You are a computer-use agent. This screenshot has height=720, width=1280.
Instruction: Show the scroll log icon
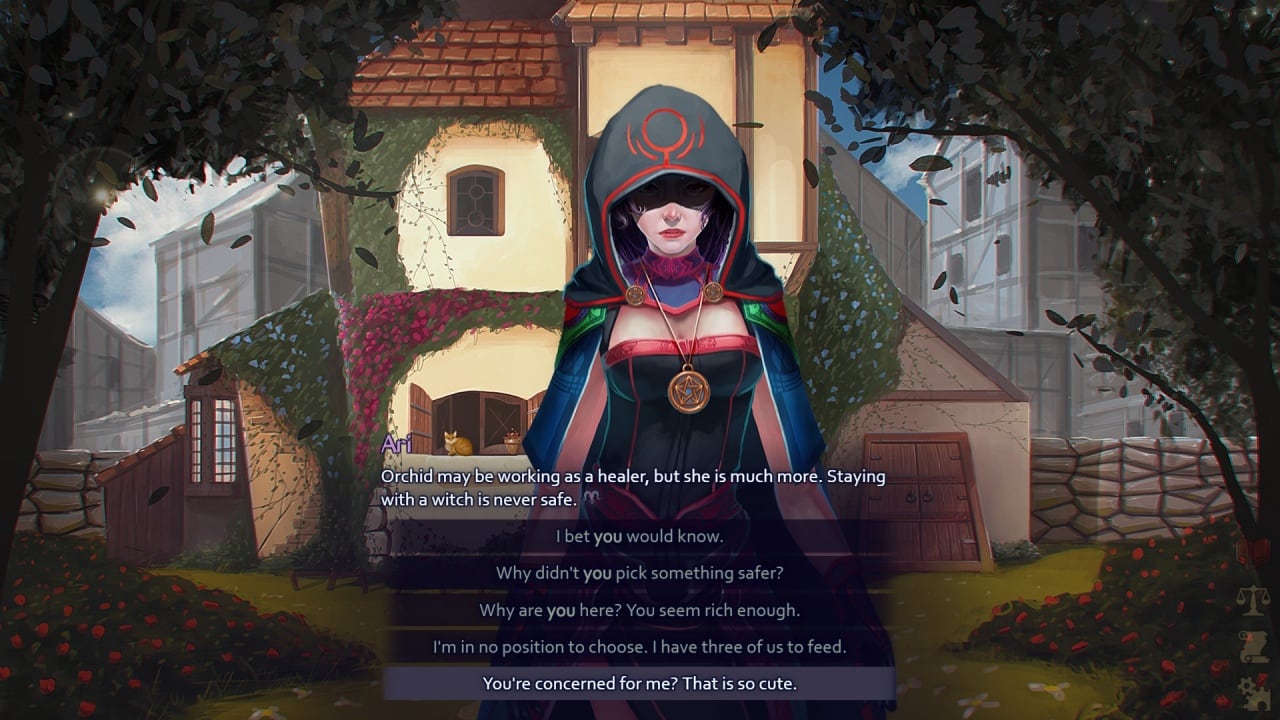(1251, 645)
